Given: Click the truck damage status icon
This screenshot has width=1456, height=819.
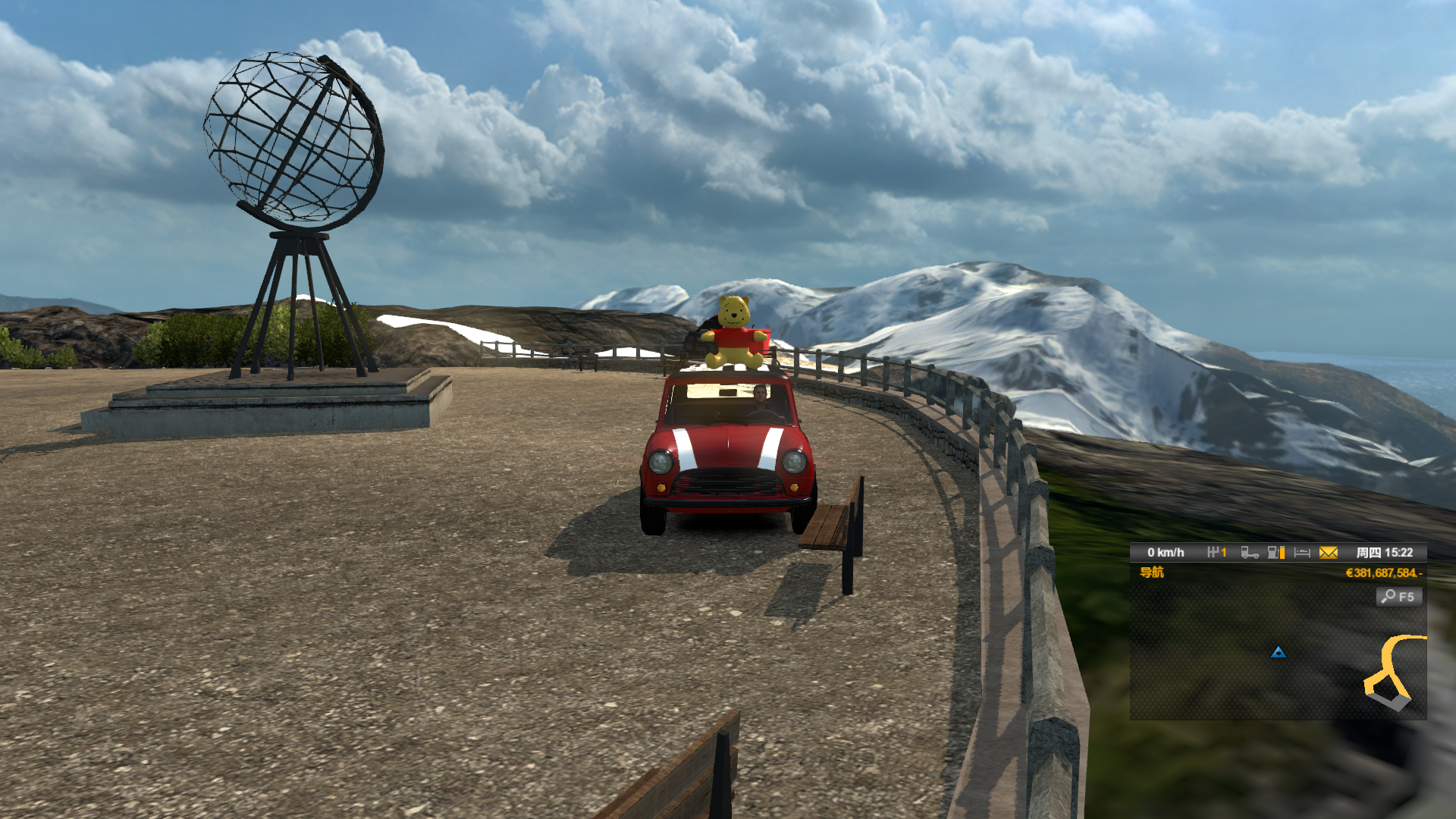Looking at the screenshot, I should (1249, 553).
